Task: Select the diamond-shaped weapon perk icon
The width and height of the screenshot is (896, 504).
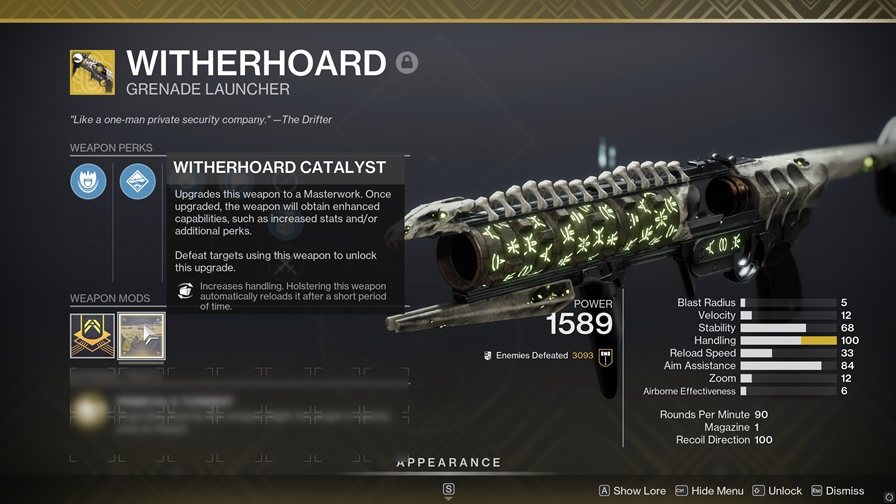Action: [x=138, y=181]
